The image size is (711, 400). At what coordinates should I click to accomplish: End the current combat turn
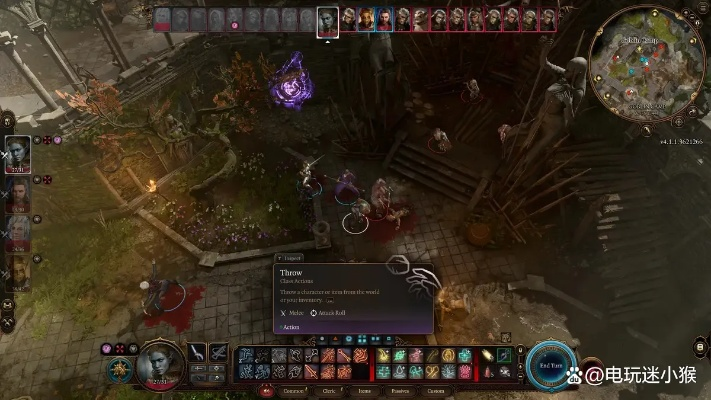[x=551, y=364]
